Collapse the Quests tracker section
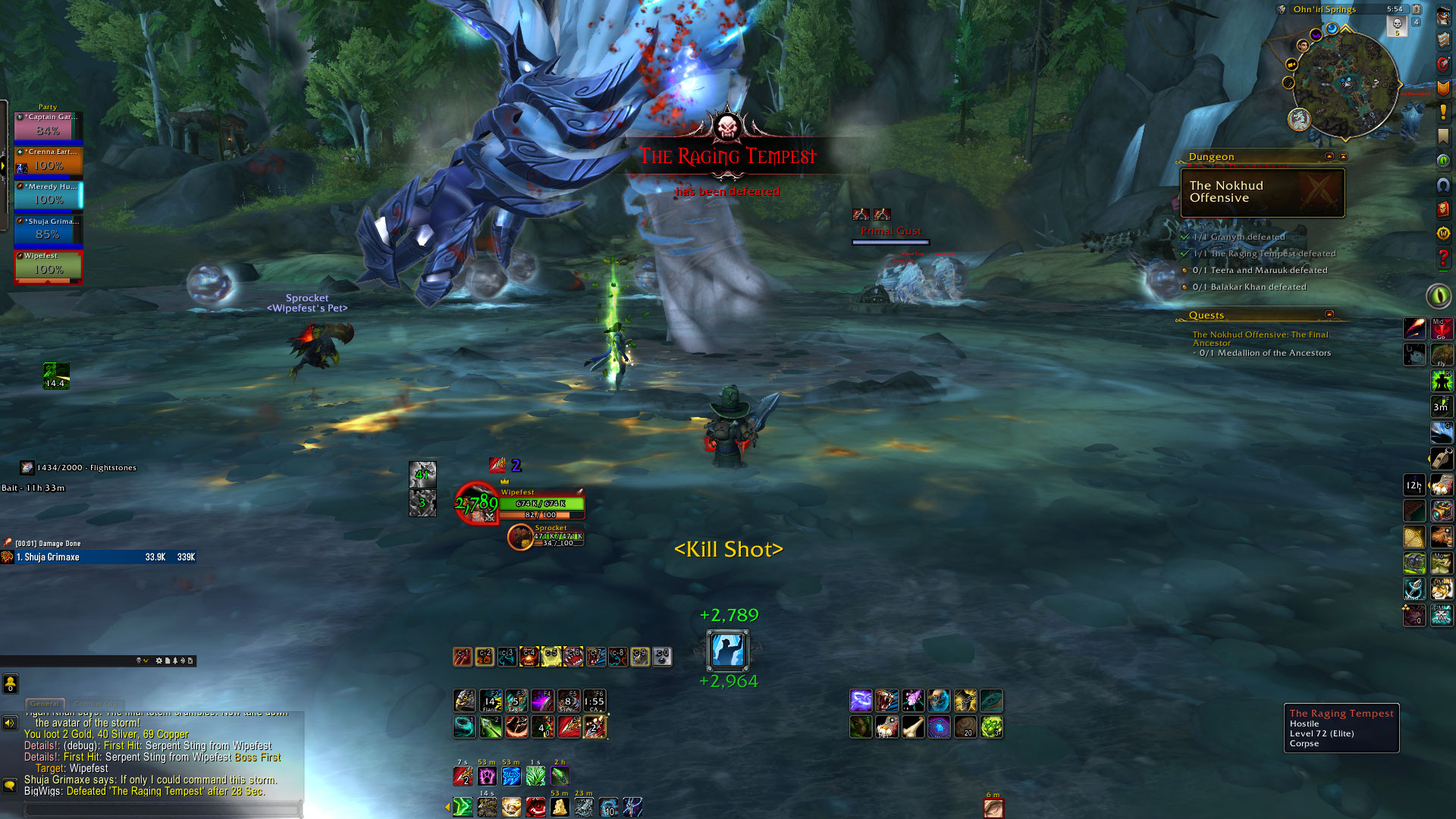The height and width of the screenshot is (819, 1456). click(1329, 314)
